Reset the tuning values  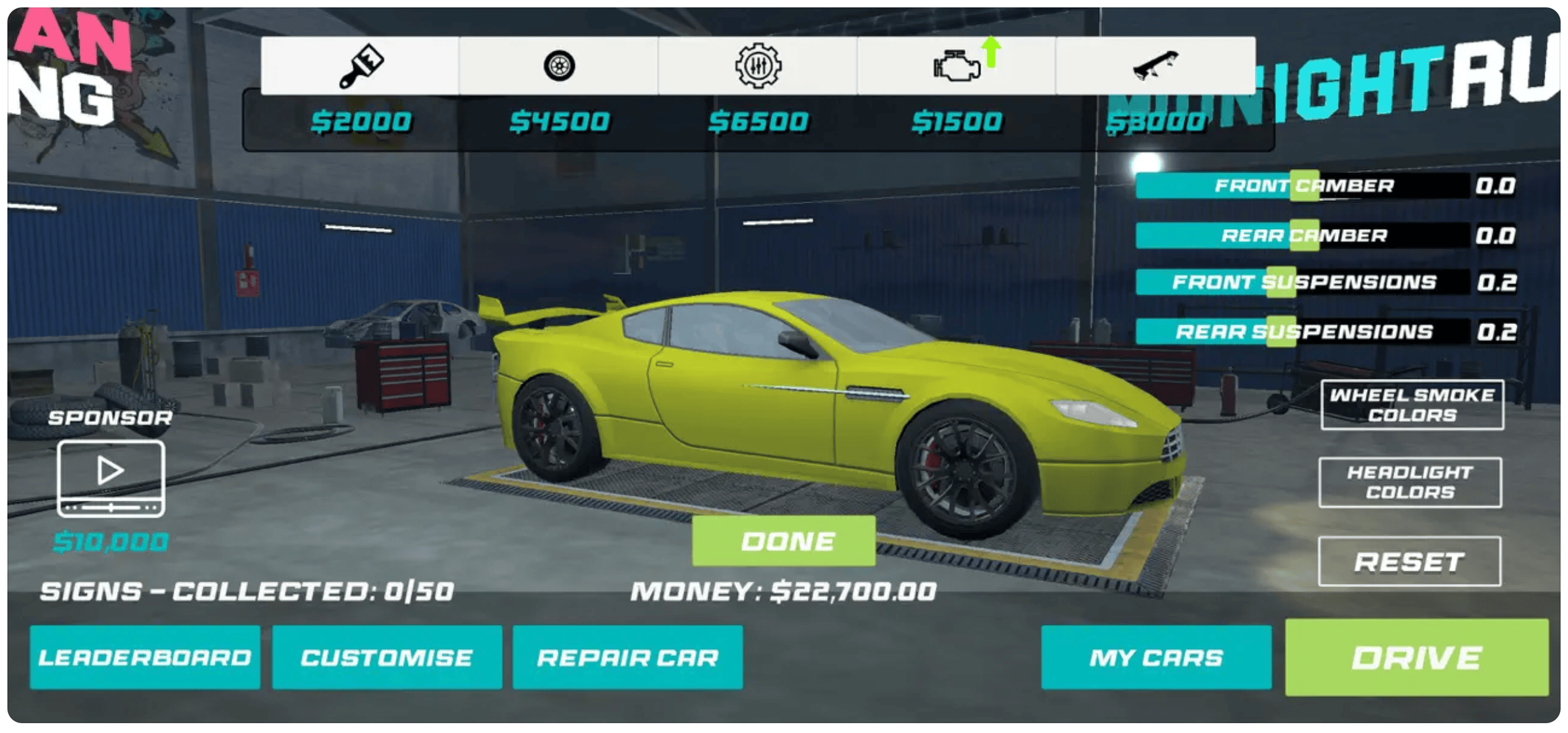pos(1409,562)
